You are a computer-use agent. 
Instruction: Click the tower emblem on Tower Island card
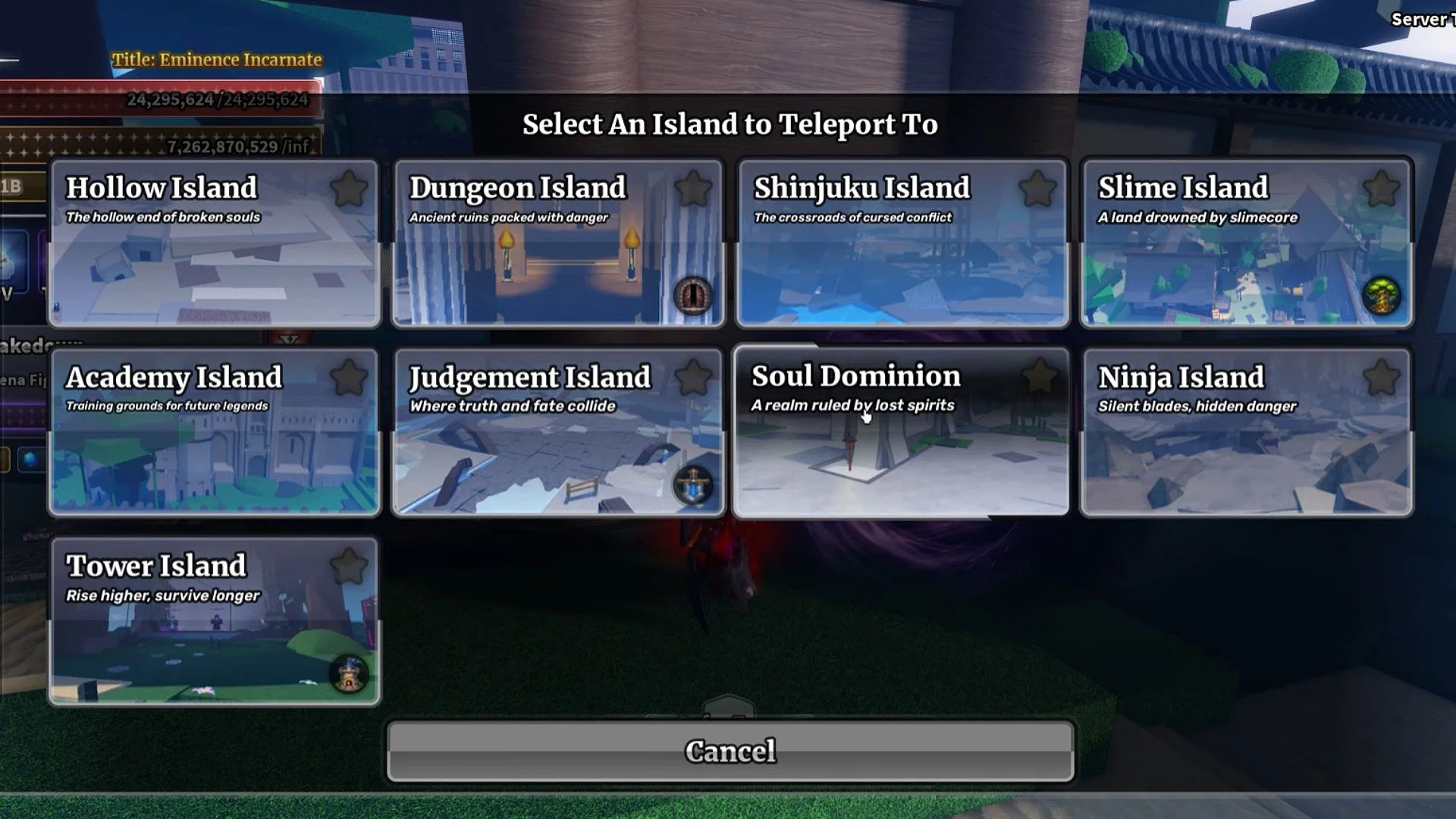tap(347, 675)
